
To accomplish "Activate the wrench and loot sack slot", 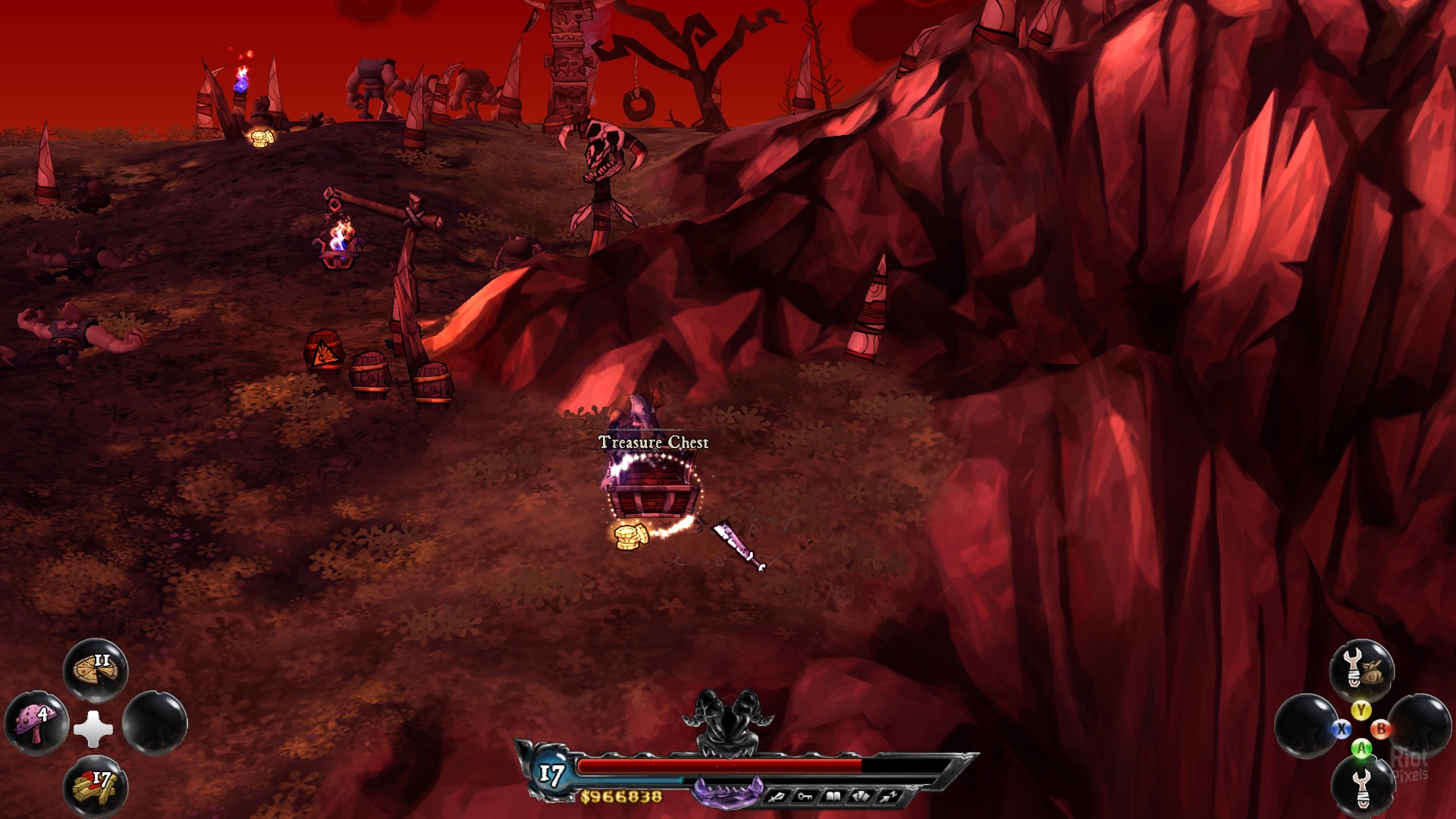I will pyautogui.click(x=1361, y=670).
